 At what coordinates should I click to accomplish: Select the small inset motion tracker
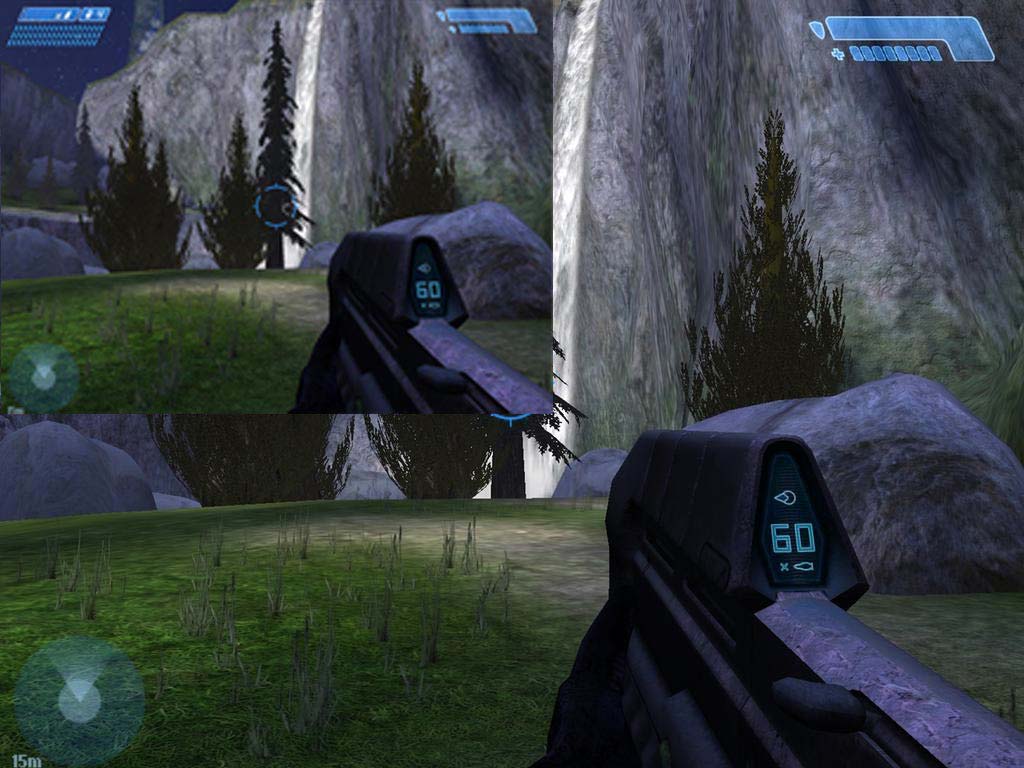tap(43, 377)
